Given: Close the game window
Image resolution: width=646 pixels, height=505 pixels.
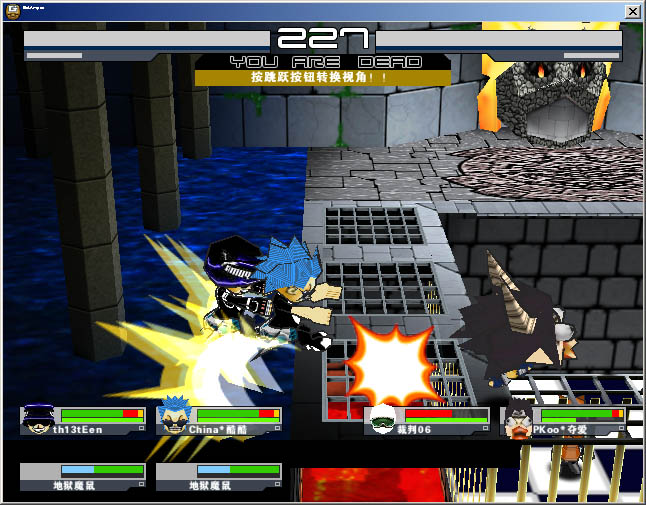Looking at the screenshot, I should [632, 10].
